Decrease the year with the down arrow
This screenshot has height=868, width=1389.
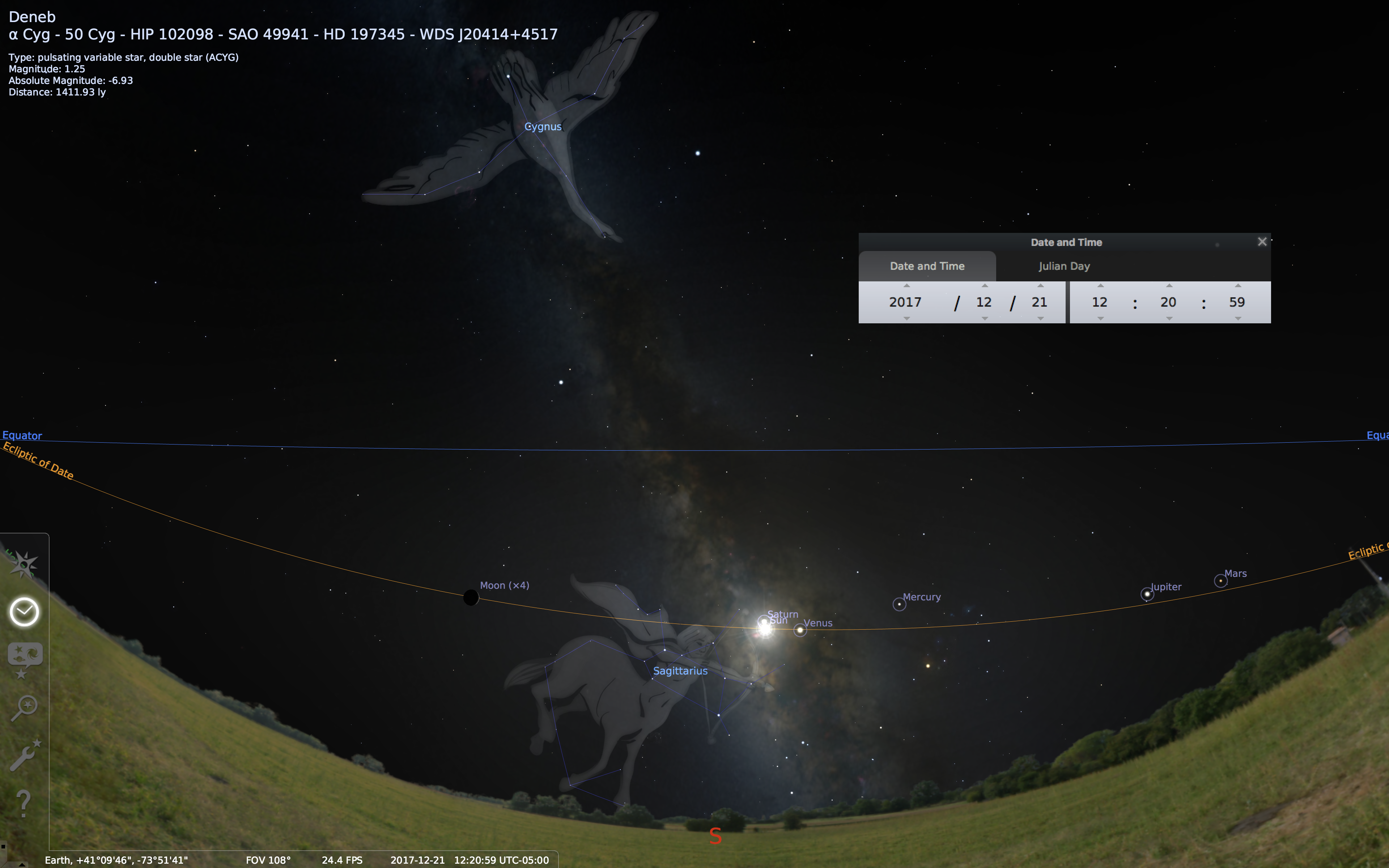click(906, 319)
